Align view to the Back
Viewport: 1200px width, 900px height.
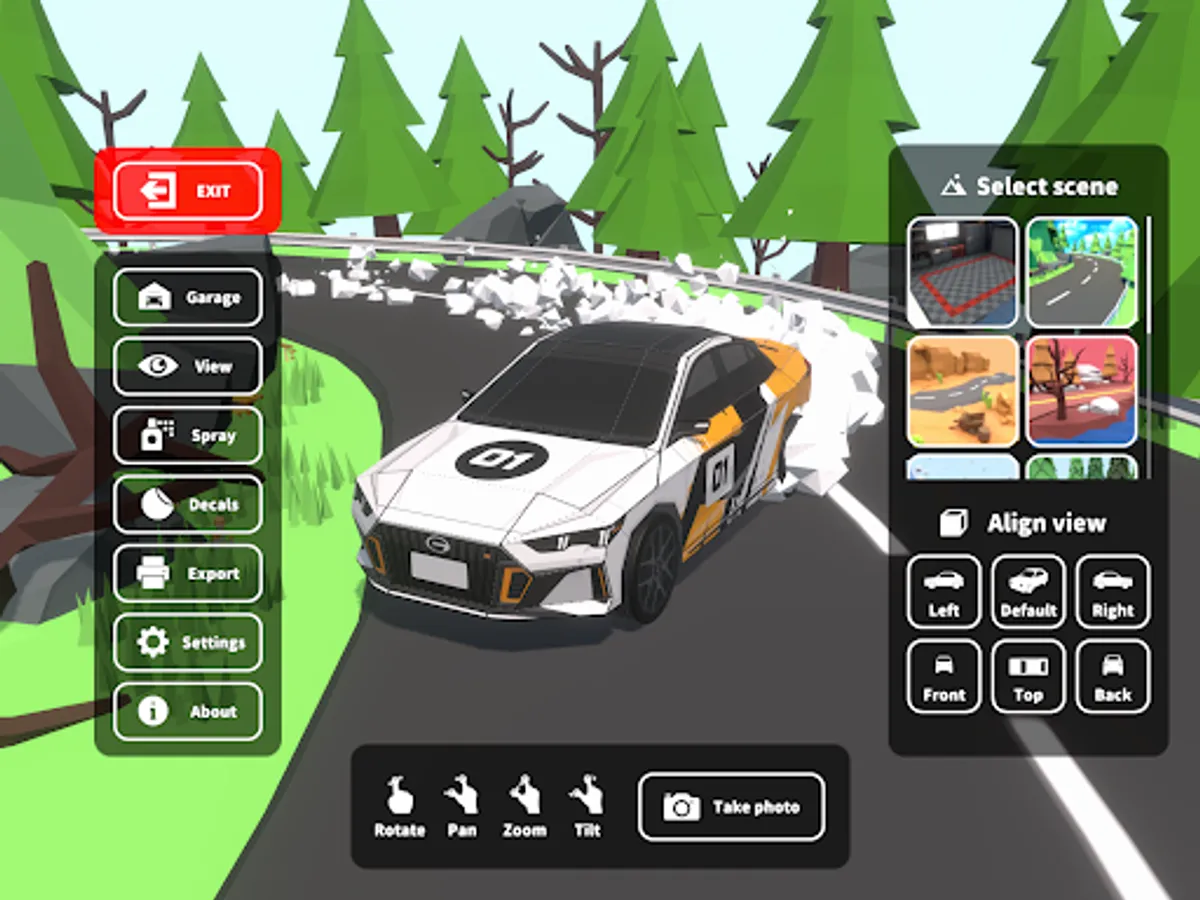coord(1112,677)
